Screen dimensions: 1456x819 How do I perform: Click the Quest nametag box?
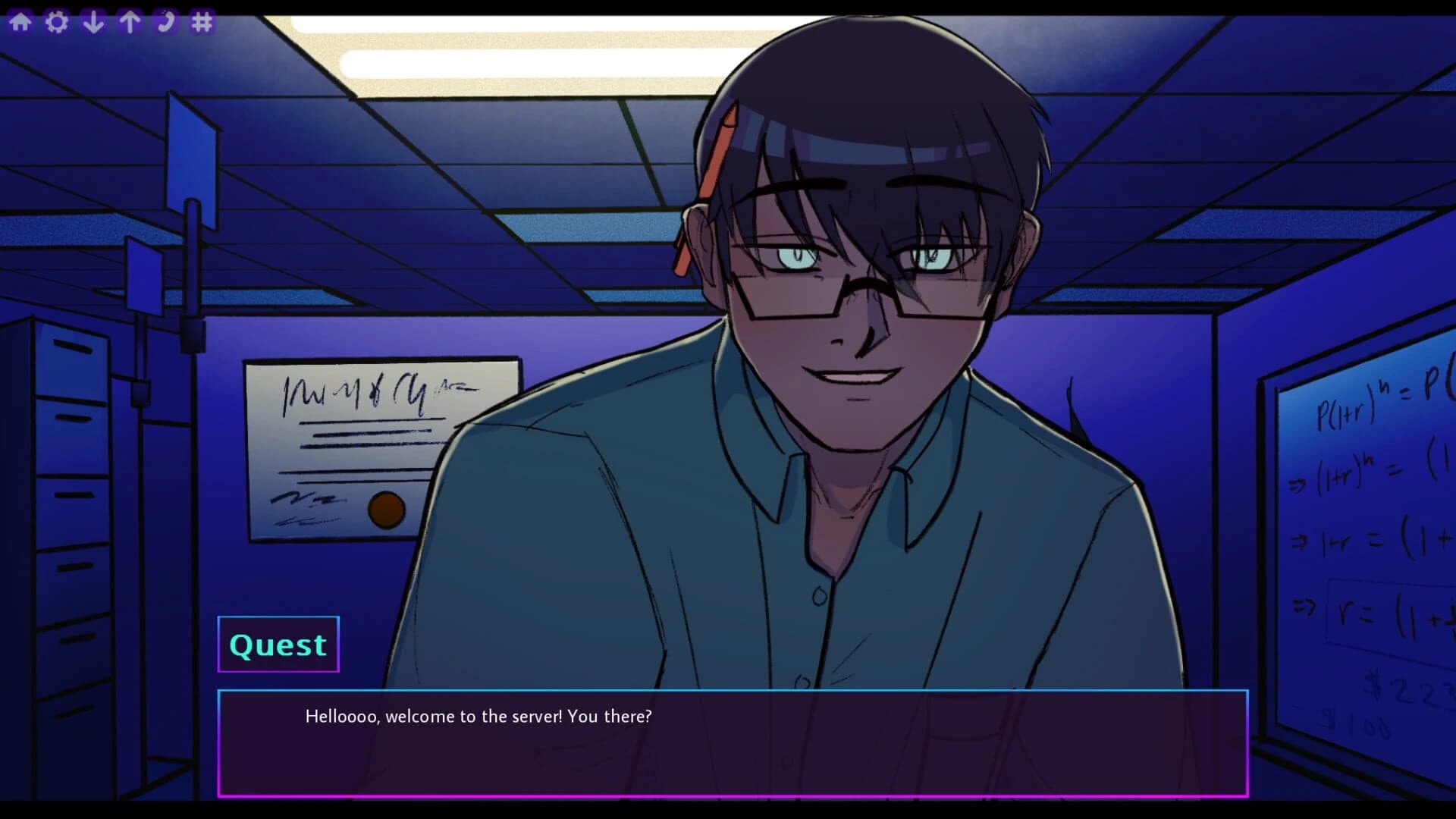(x=278, y=644)
